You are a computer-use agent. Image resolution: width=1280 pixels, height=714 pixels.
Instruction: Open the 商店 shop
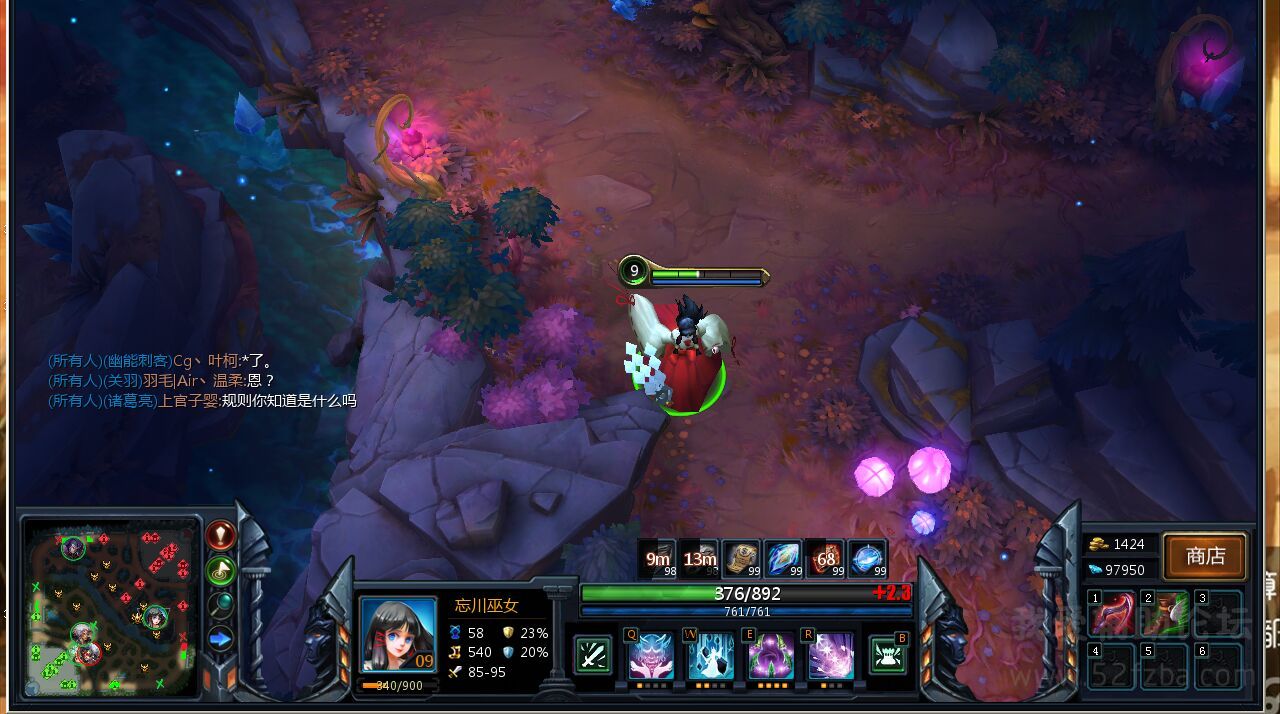point(1205,556)
